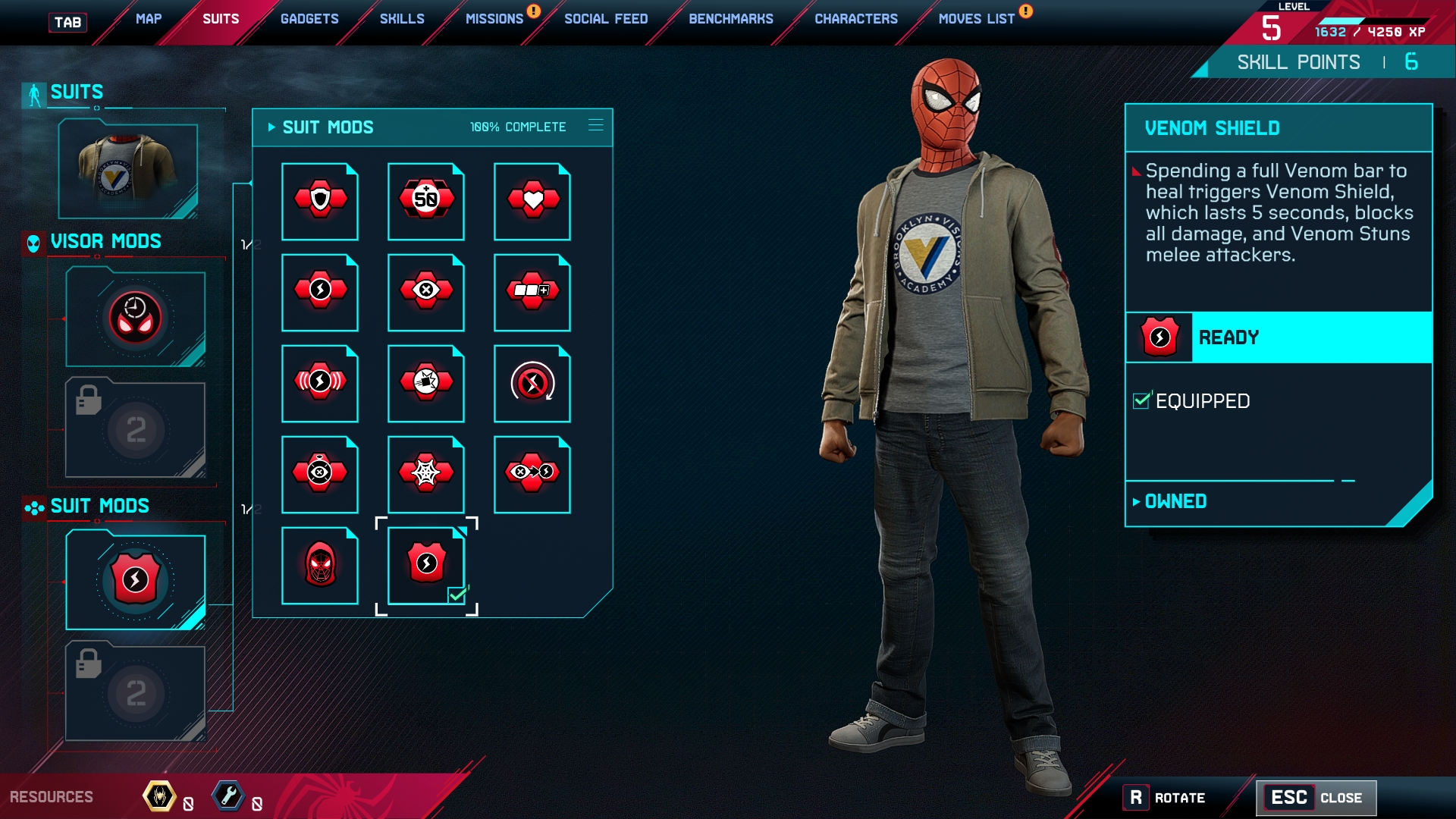The image size is (1456, 819).
Task: Show the Social Feed tab
Action: click(606, 19)
